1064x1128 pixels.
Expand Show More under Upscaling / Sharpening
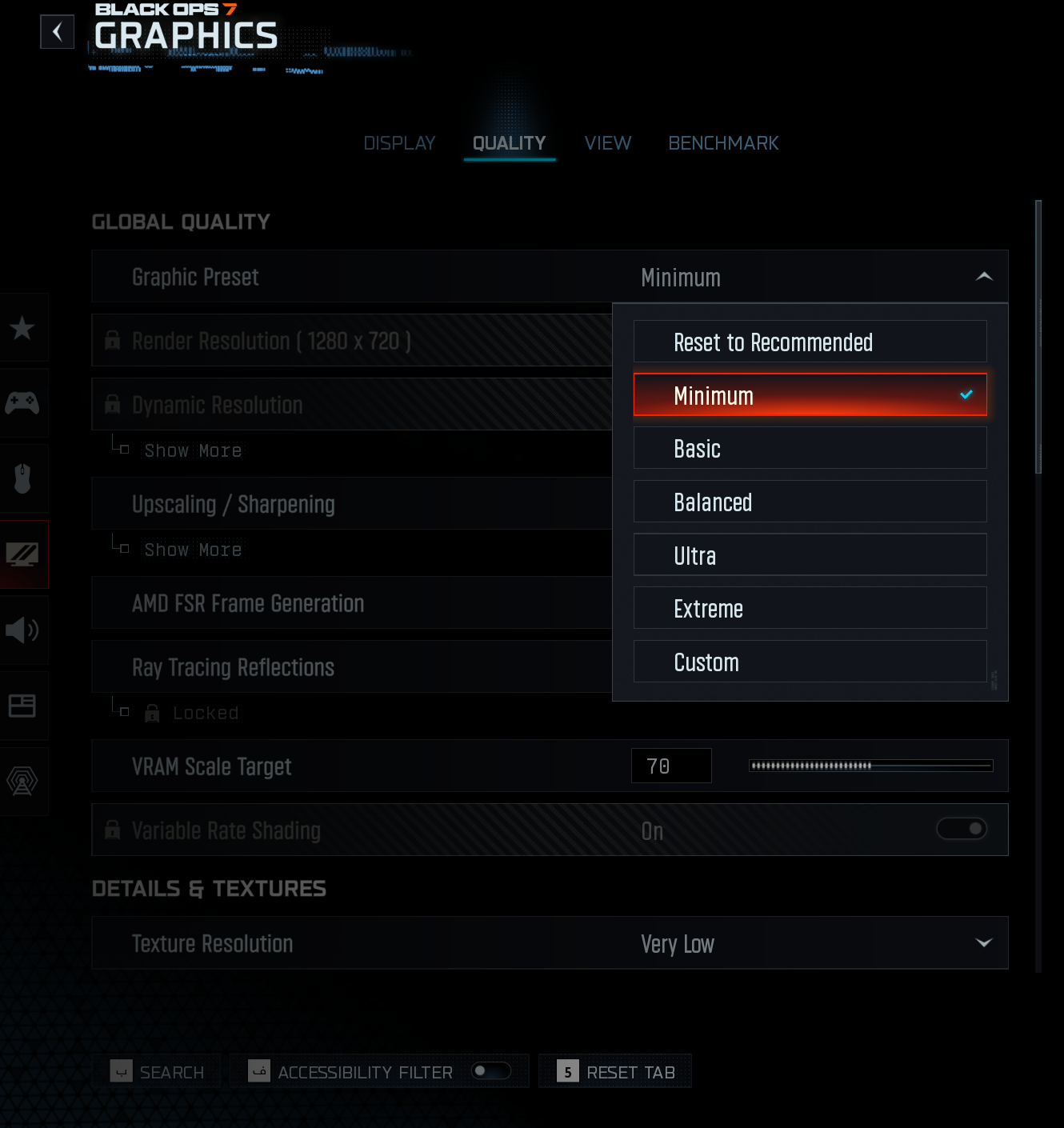[193, 550]
